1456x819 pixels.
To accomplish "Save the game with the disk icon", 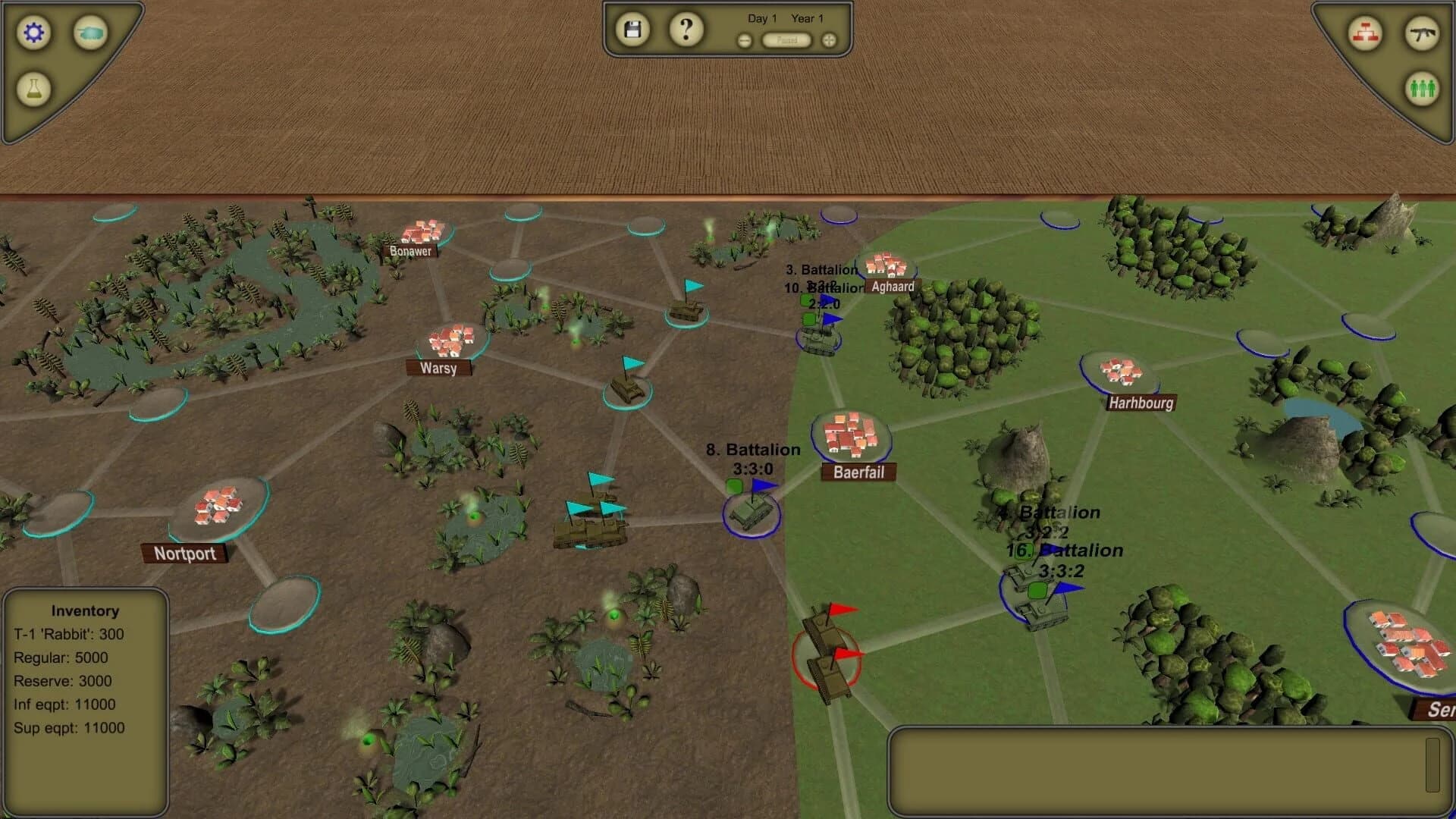I will 632,28.
